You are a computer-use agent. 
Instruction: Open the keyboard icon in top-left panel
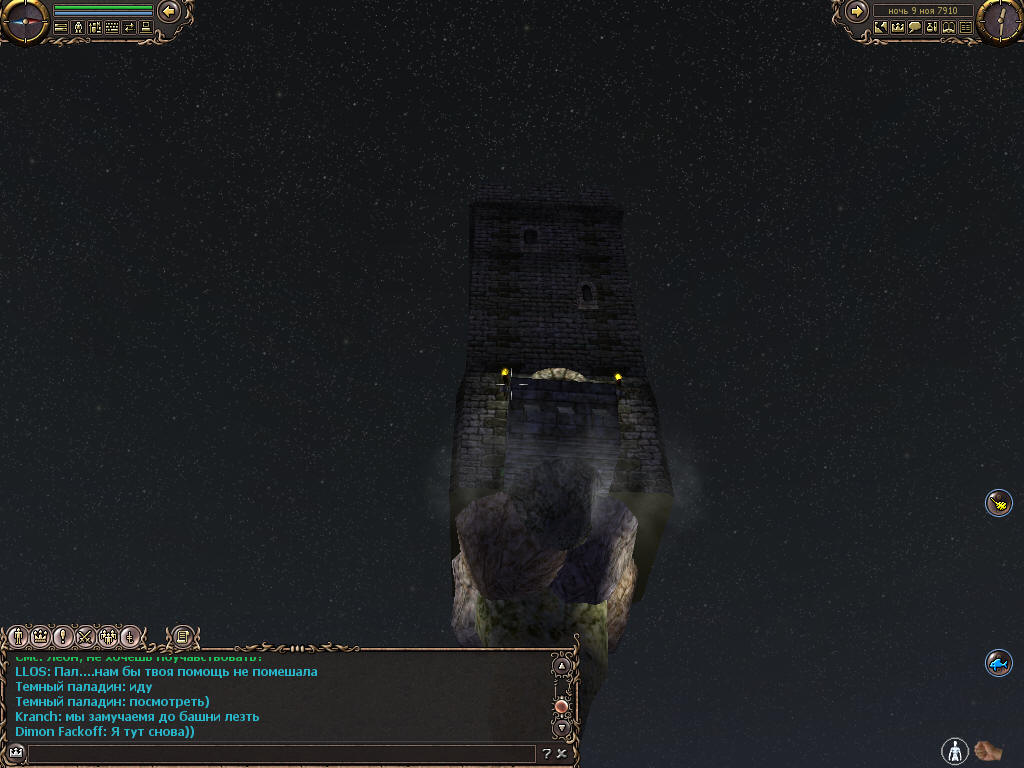pos(111,28)
